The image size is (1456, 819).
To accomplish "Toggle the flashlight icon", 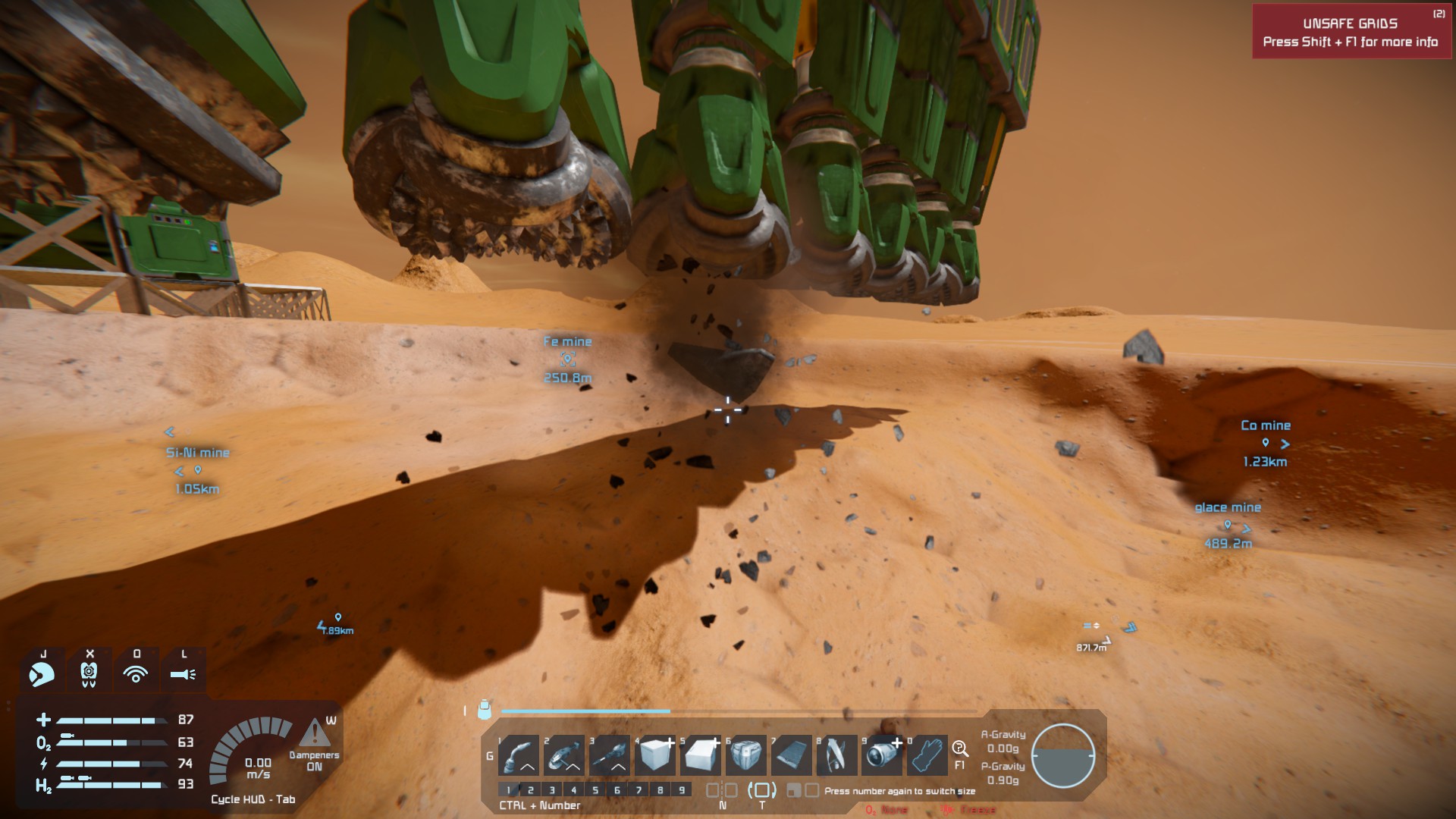I will click(x=183, y=673).
